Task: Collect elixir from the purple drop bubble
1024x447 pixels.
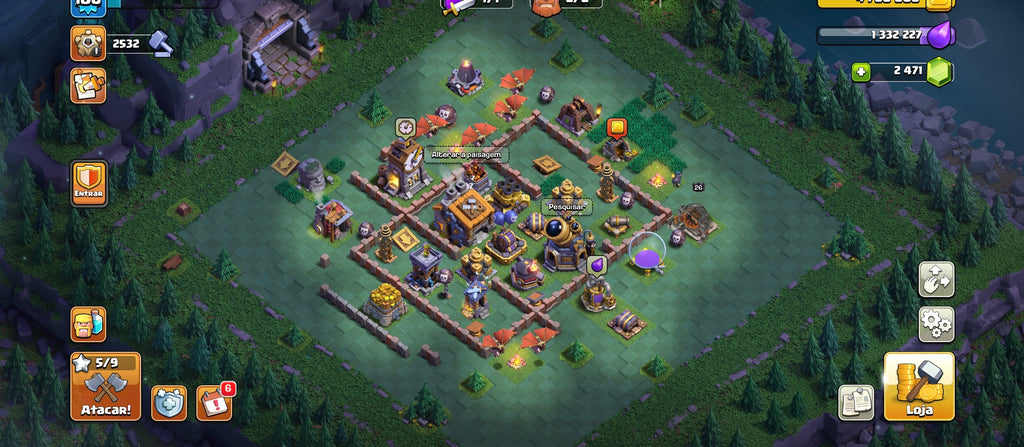Action: [596, 265]
